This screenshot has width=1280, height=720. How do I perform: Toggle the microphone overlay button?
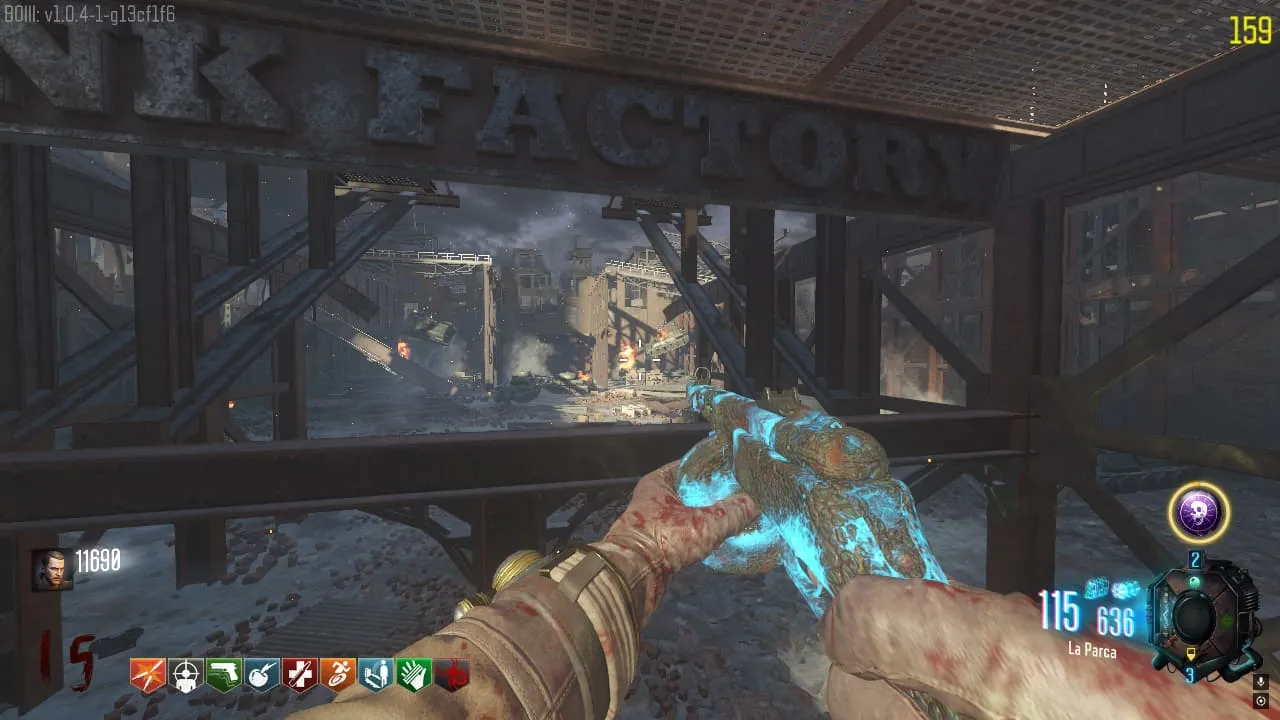(1261, 681)
